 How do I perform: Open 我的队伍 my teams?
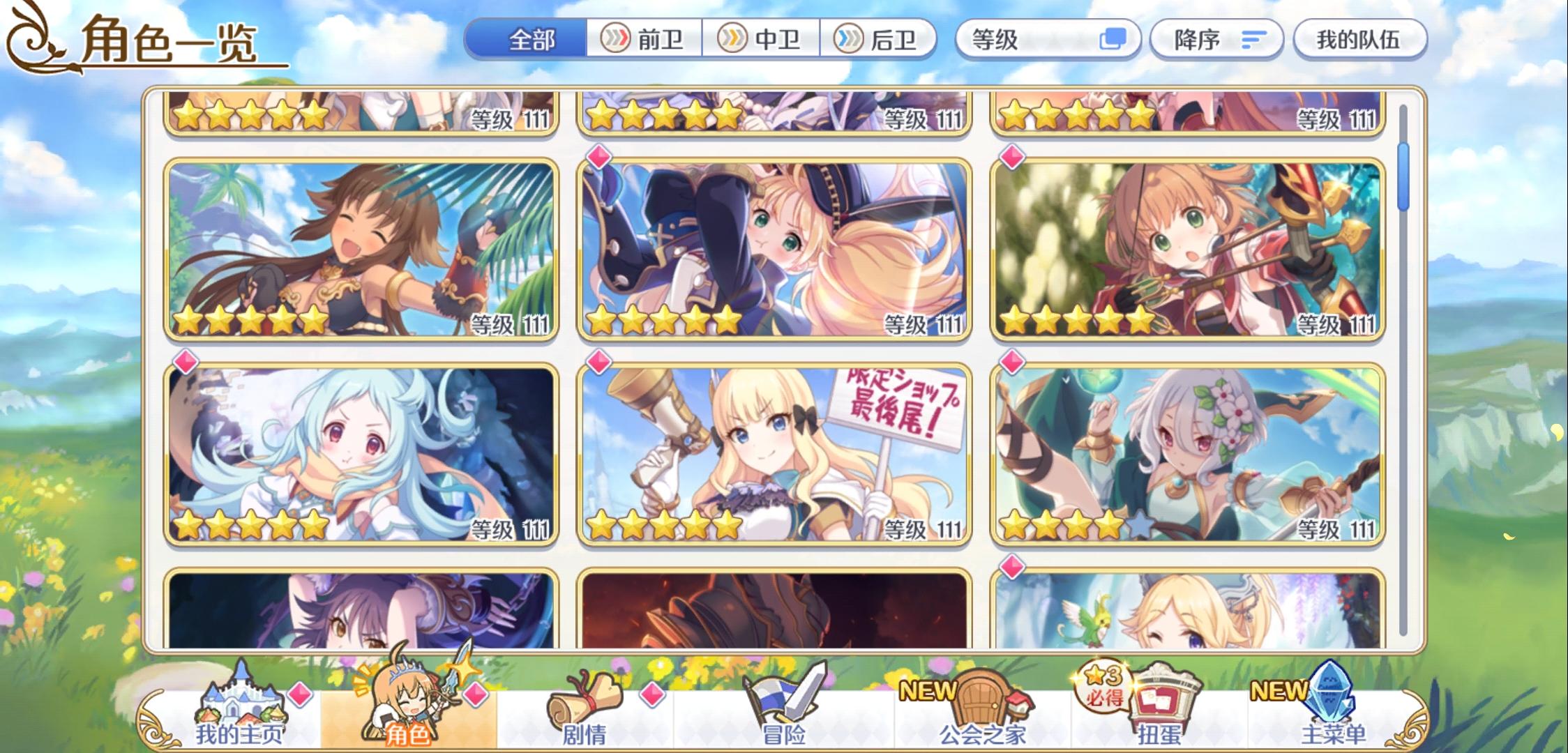(x=1358, y=40)
